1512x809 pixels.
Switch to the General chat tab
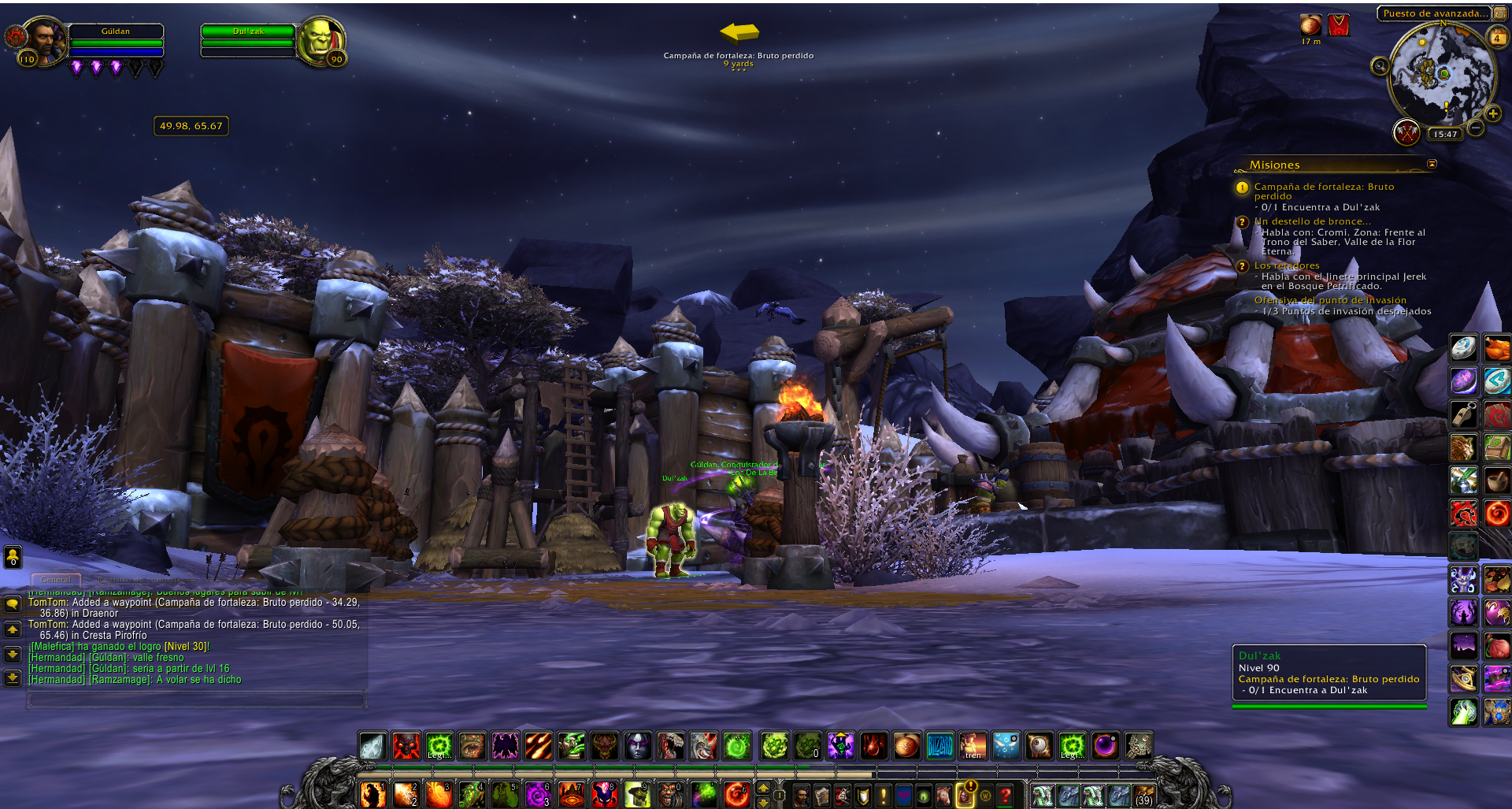coord(55,580)
